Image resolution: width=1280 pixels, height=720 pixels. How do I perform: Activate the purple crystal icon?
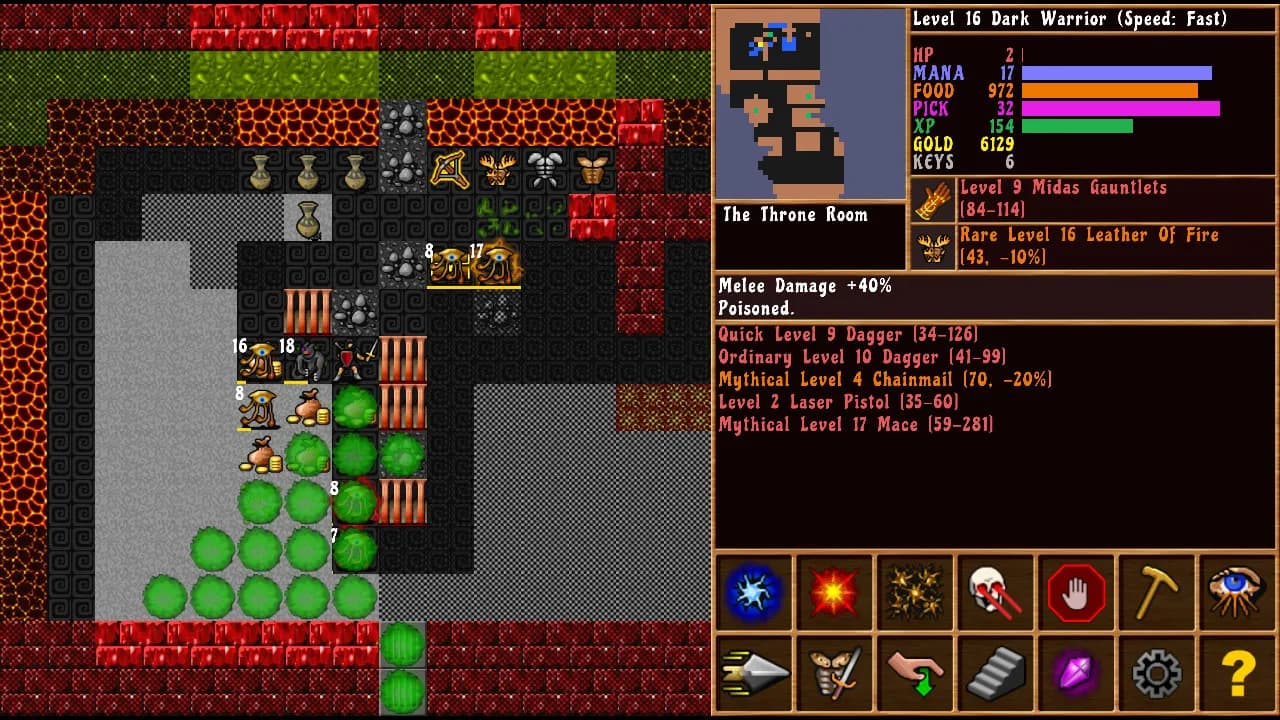[x=1076, y=674]
